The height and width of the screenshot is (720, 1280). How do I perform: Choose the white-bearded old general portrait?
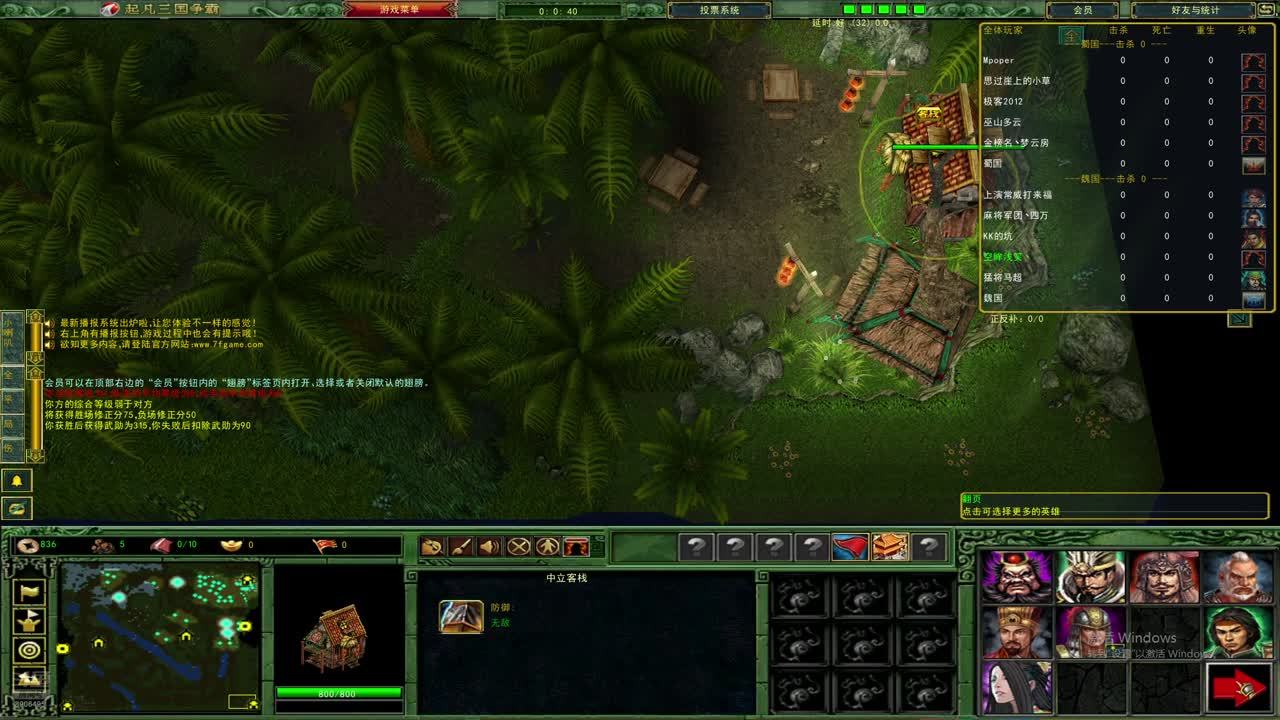coord(1238,577)
